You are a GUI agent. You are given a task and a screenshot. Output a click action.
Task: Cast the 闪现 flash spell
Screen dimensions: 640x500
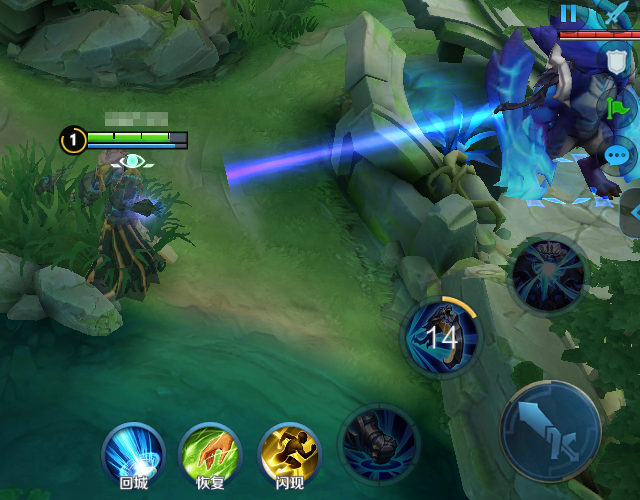pos(289,455)
